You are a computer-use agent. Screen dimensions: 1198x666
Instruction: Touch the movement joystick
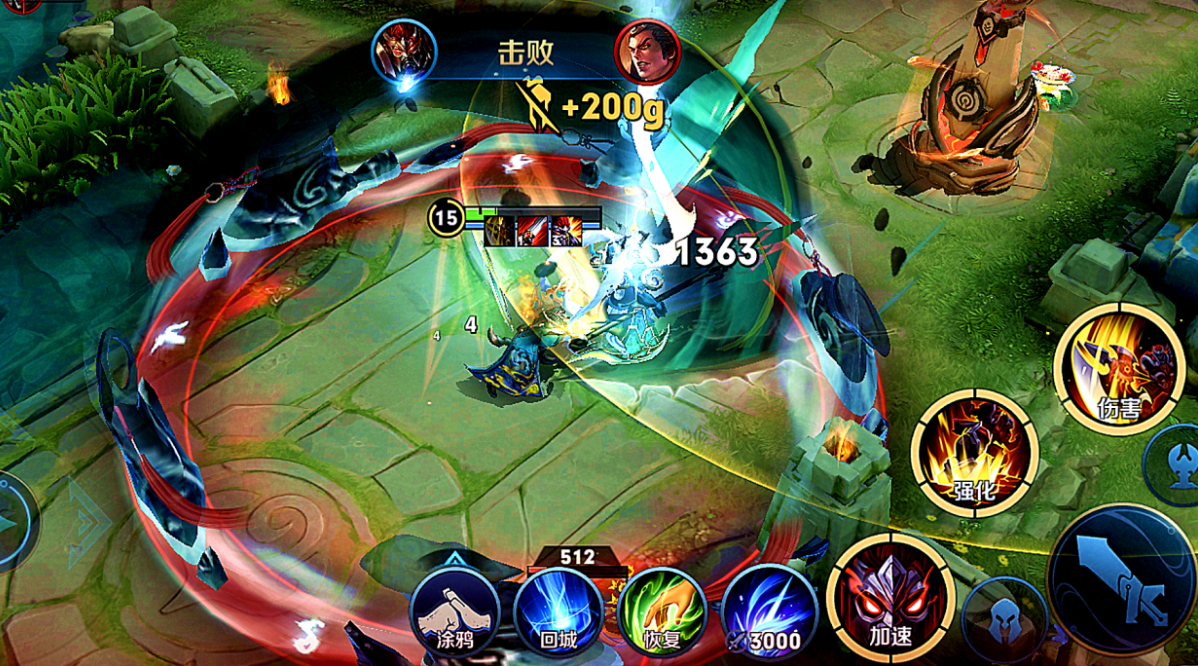(x=12, y=521)
